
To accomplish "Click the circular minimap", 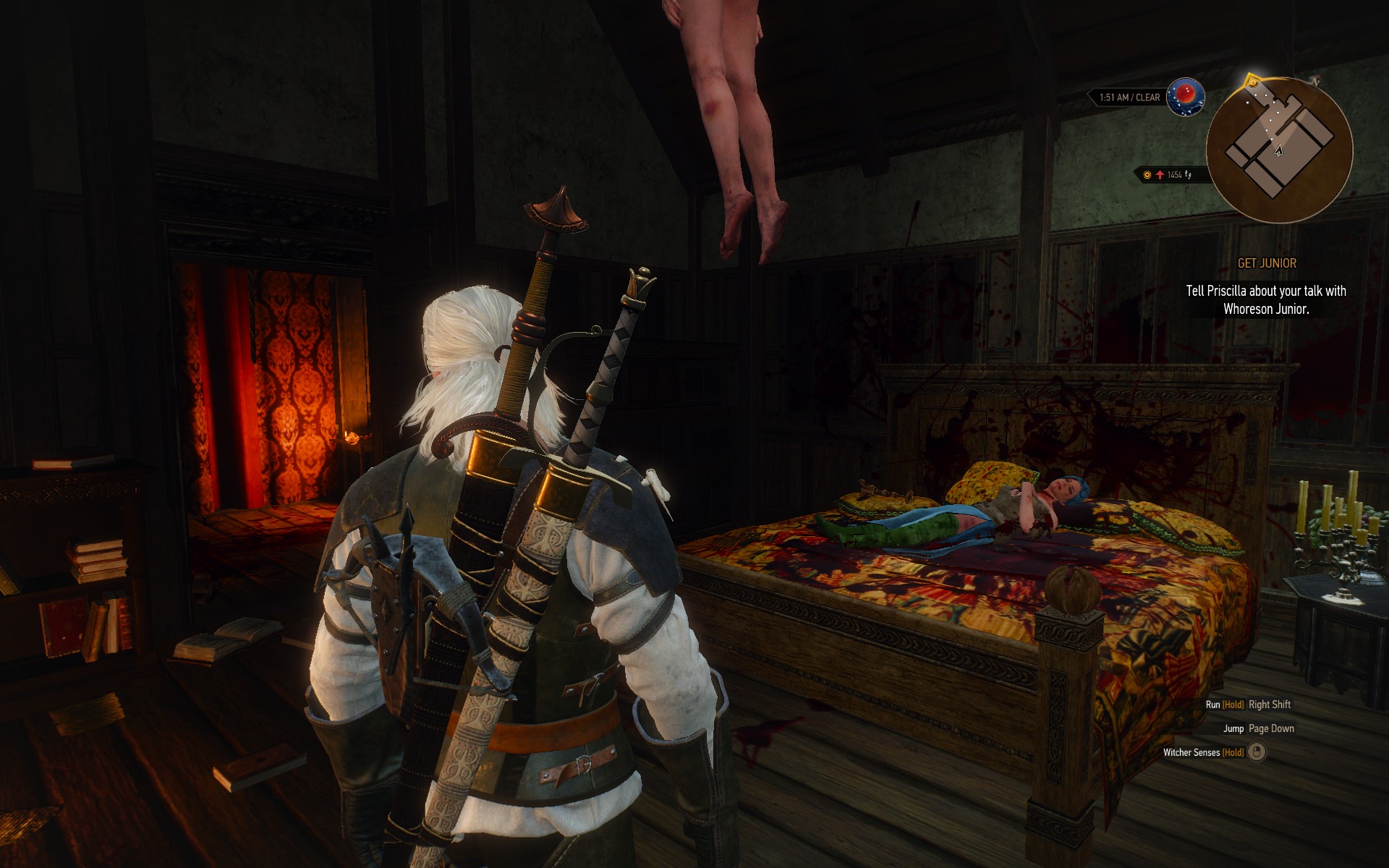I will click(x=1279, y=150).
